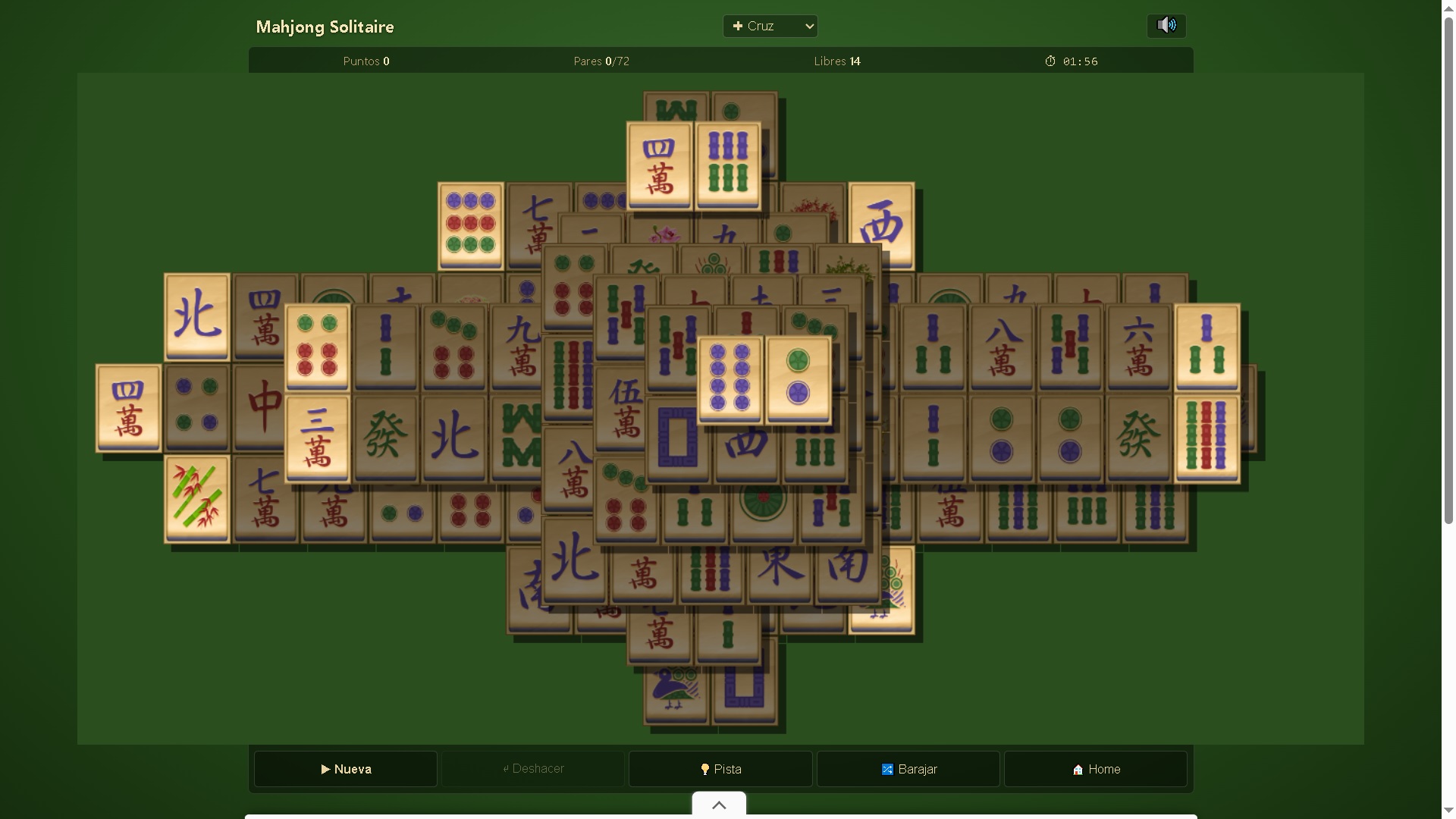Click the play triangle icon on Nueva

(325, 769)
